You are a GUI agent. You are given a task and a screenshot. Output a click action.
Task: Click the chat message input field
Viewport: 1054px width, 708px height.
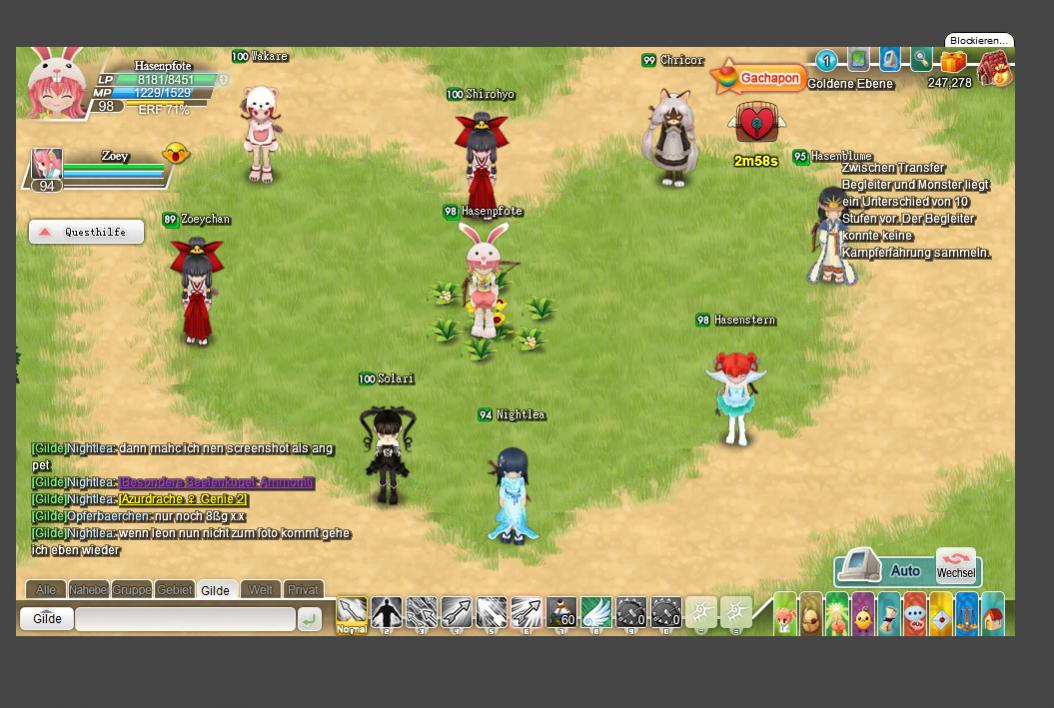[x=185, y=619]
